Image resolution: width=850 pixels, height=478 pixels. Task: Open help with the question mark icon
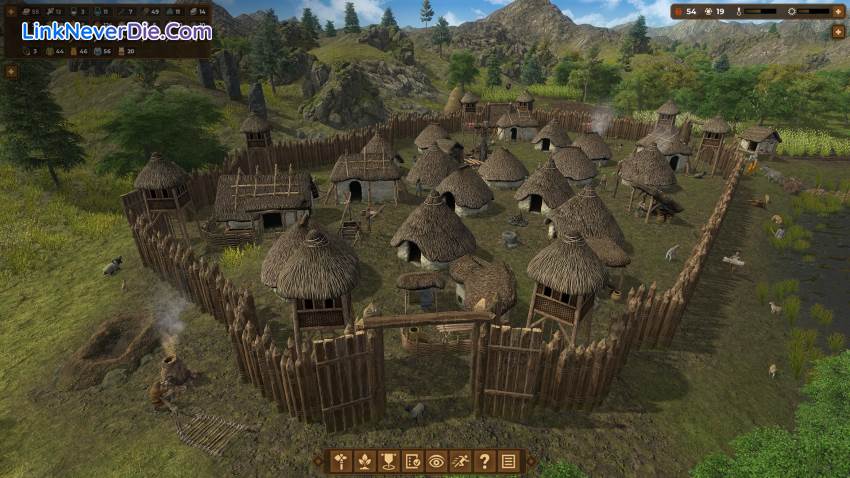pyautogui.click(x=485, y=461)
